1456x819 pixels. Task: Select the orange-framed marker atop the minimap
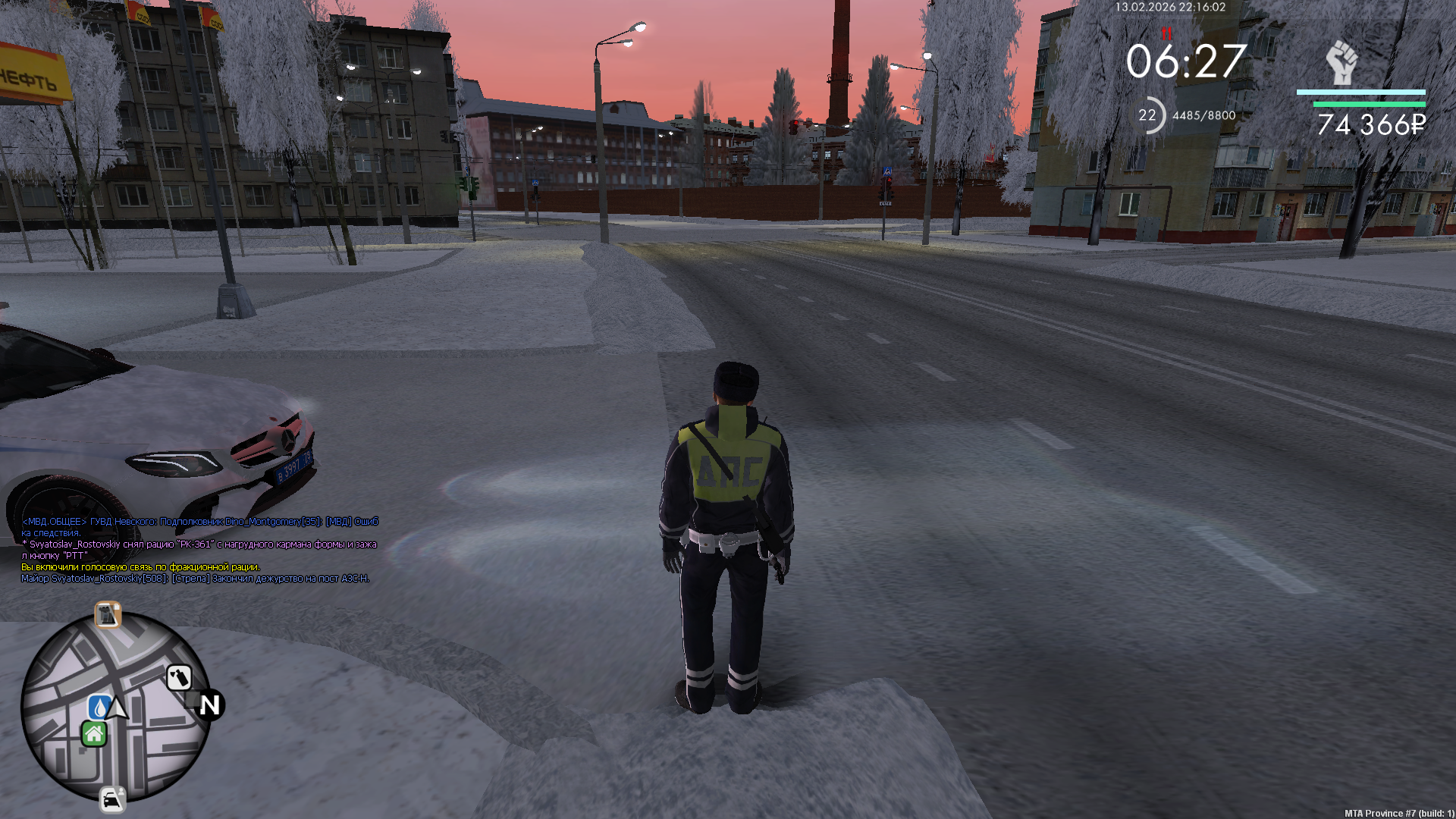pos(108,614)
